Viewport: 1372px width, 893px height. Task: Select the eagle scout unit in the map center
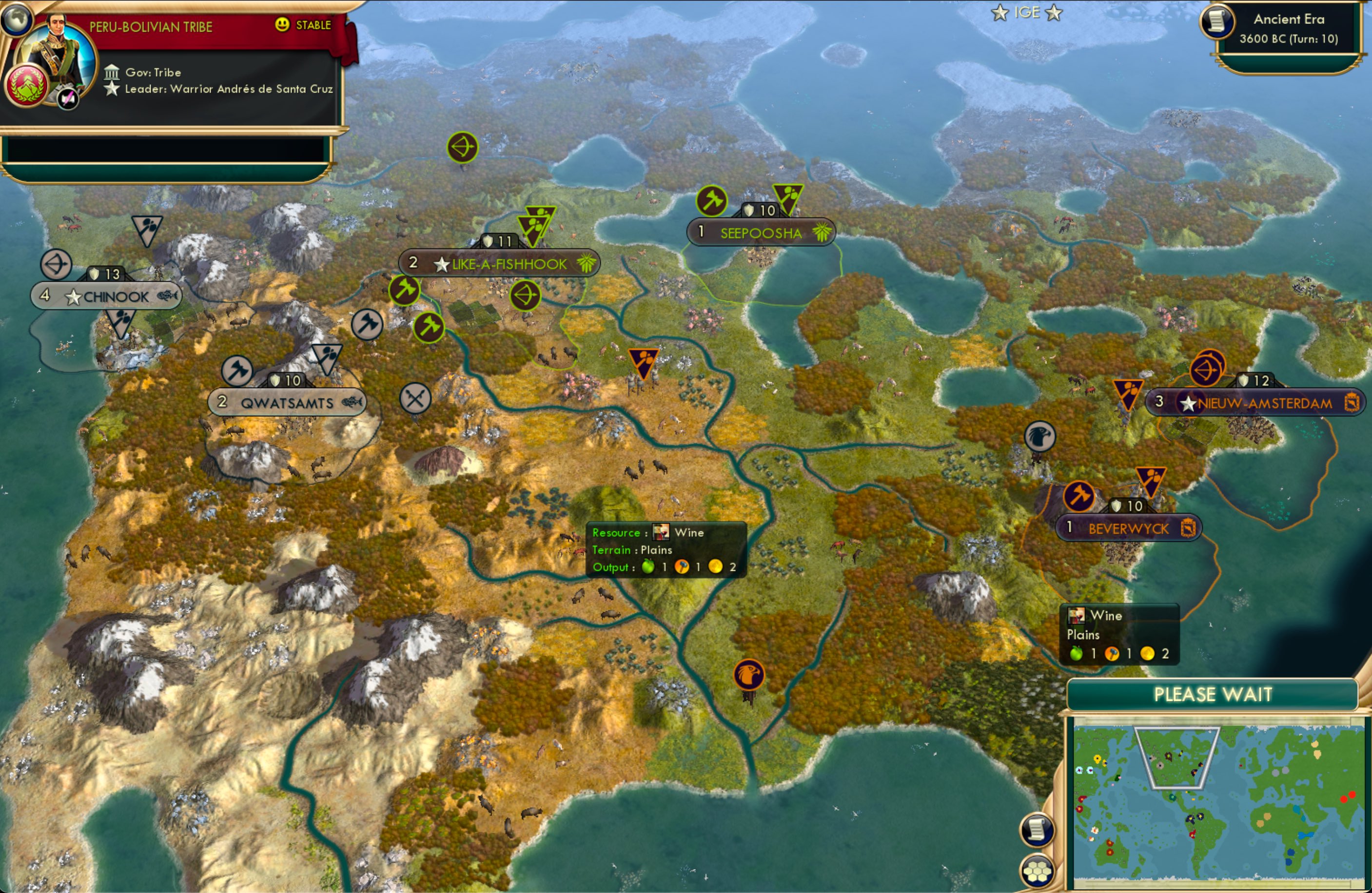pyautogui.click(x=749, y=675)
